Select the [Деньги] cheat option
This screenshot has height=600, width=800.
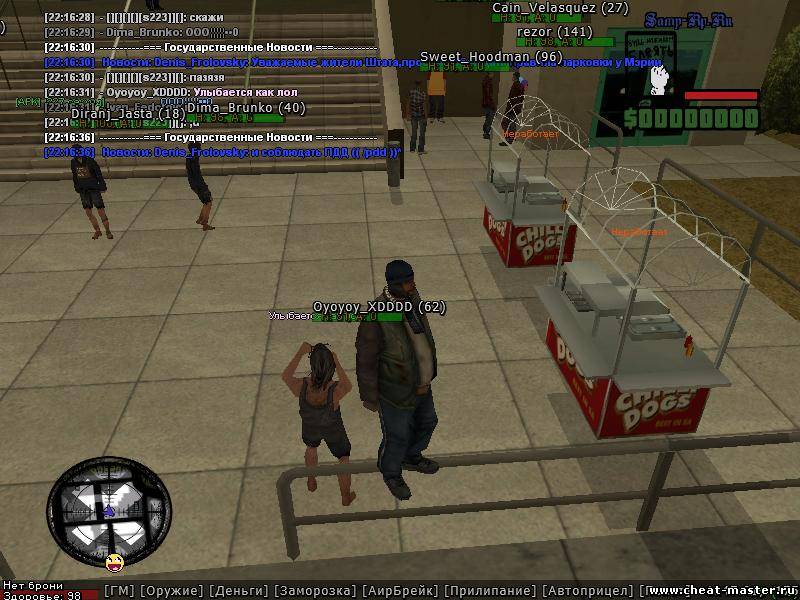pos(239,591)
